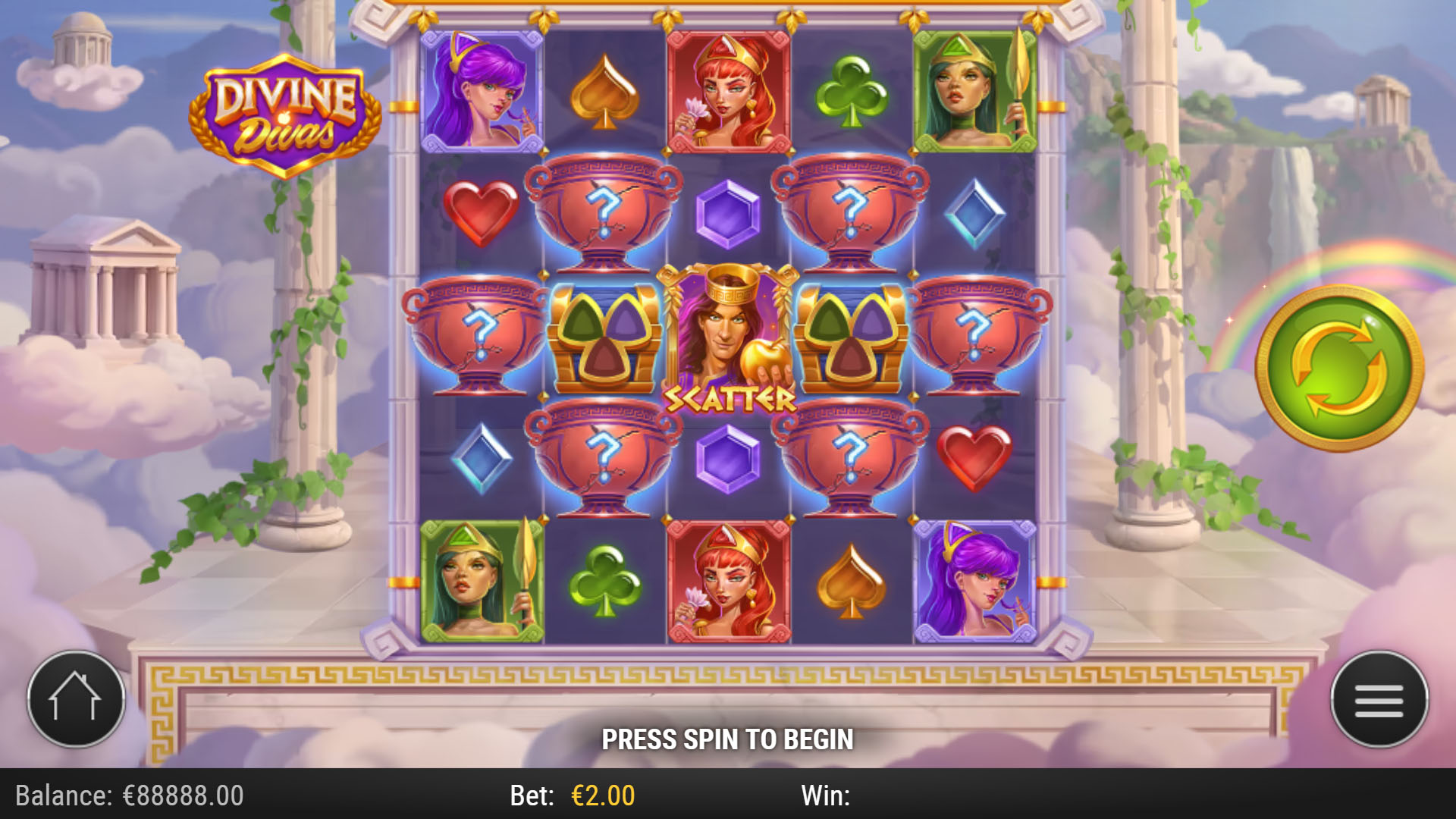Open the home icon in bottom left
Viewport: 1456px width, 819px height.
(76, 699)
